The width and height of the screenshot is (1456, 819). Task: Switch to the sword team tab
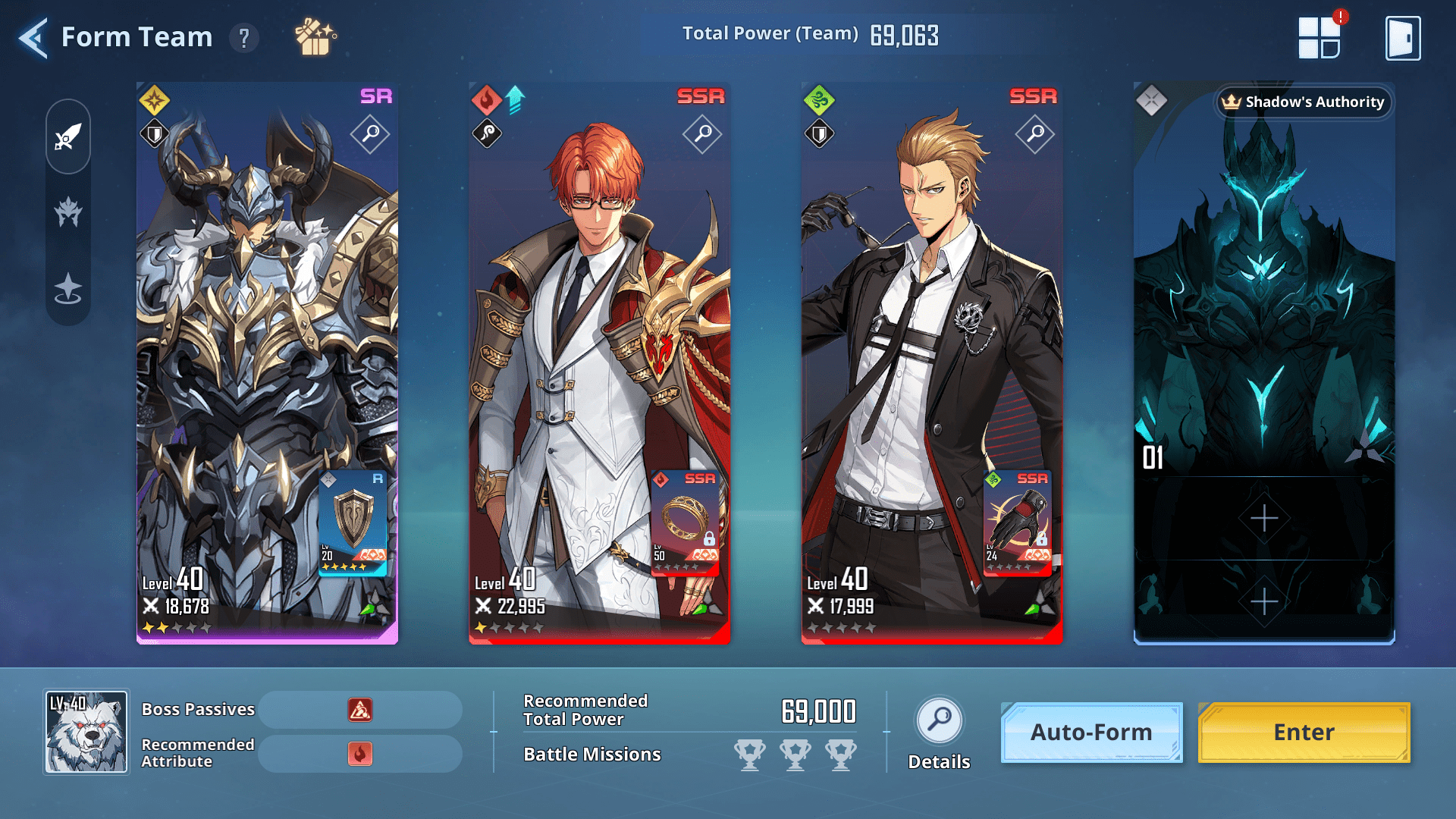68,137
